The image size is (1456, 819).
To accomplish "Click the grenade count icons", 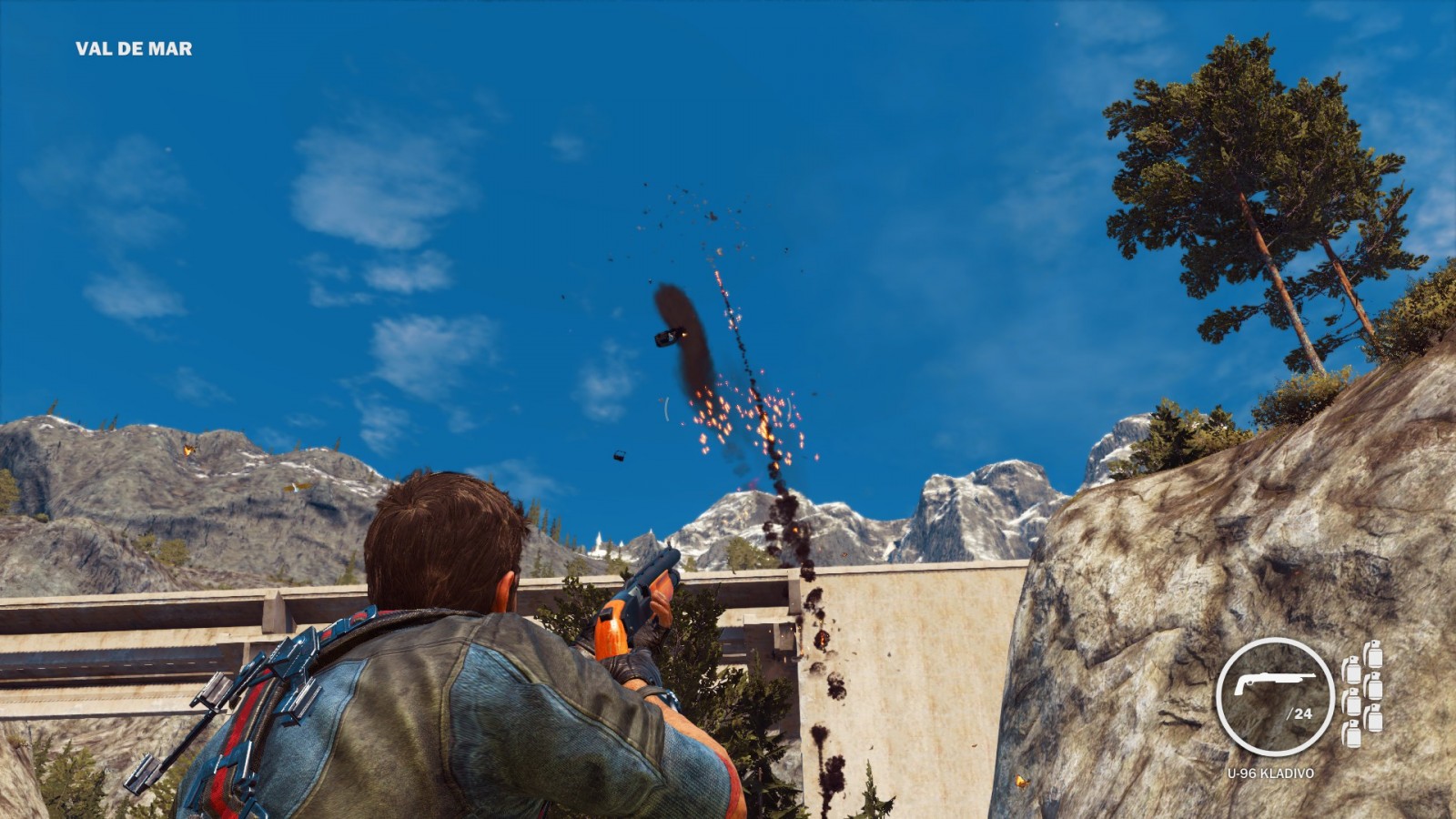I will 1362,693.
